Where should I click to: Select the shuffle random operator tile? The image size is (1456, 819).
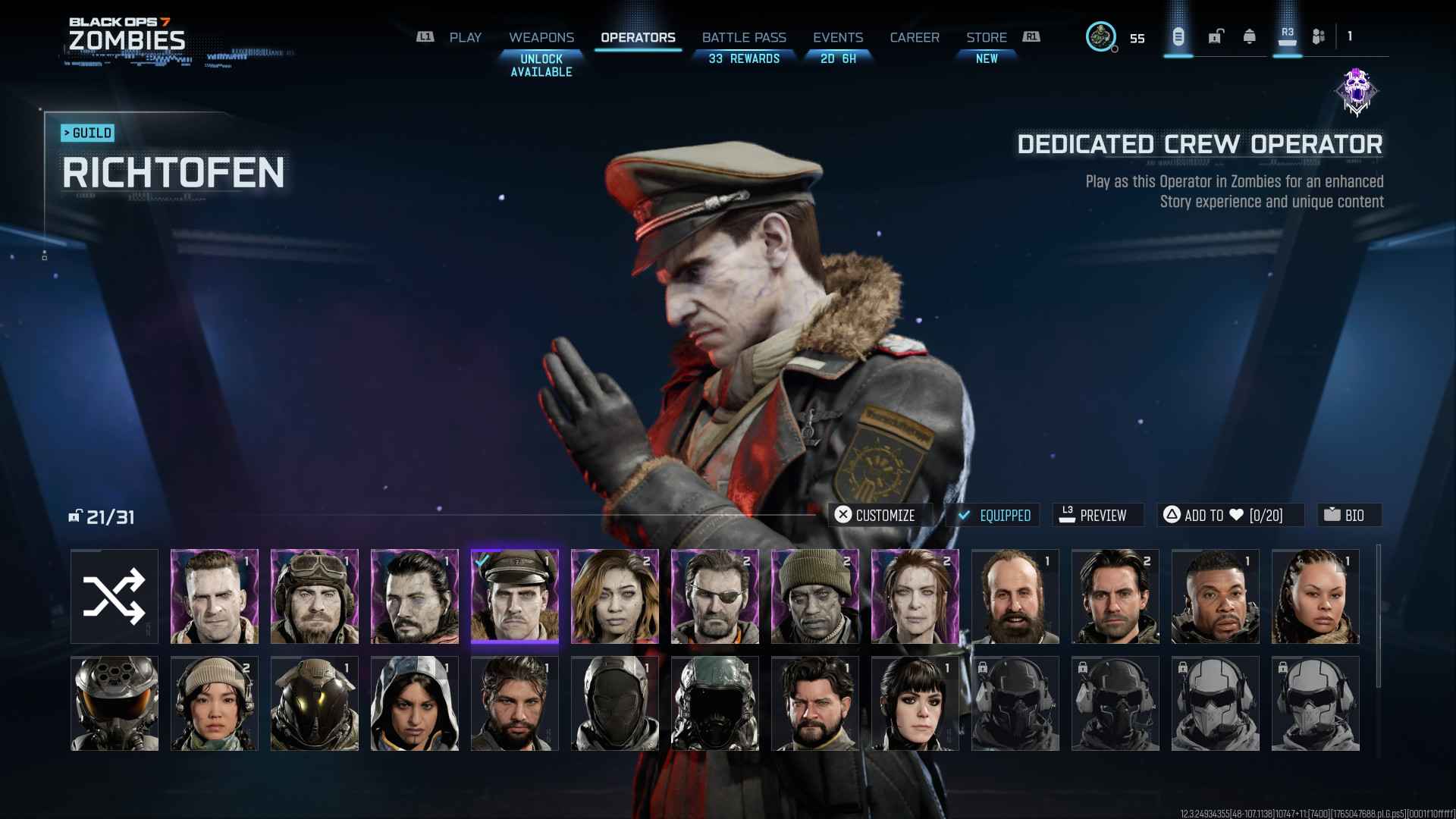tap(115, 597)
